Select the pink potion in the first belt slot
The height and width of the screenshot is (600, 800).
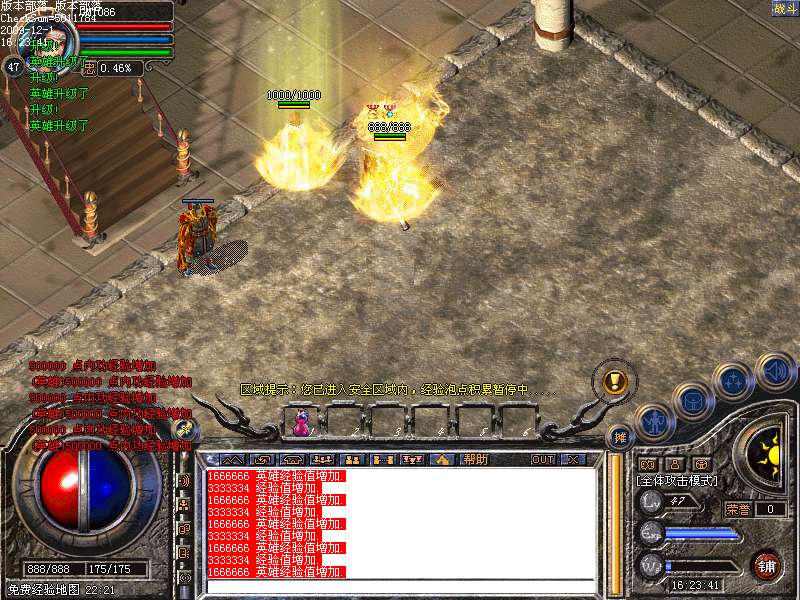coord(299,423)
